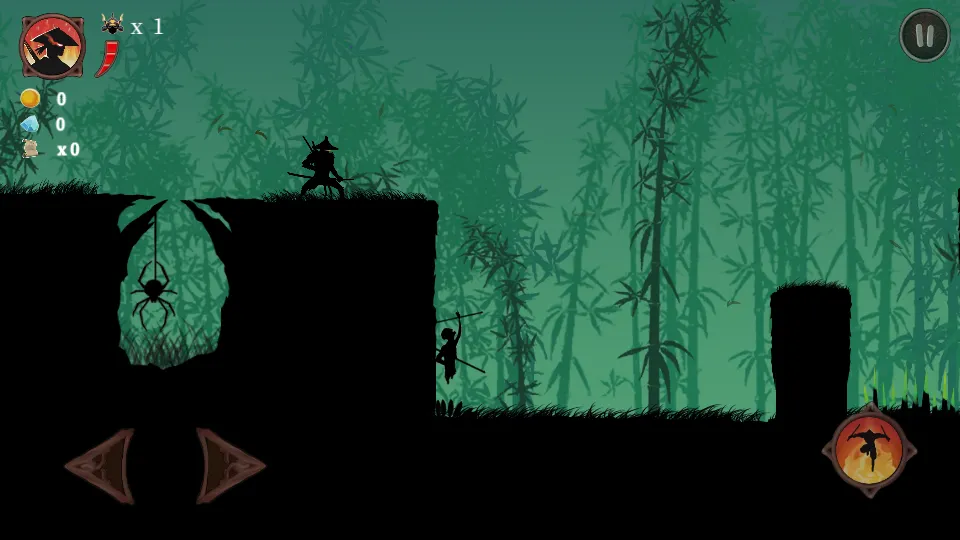
Task: Tap the left arrow movement button
Action: 101,466
